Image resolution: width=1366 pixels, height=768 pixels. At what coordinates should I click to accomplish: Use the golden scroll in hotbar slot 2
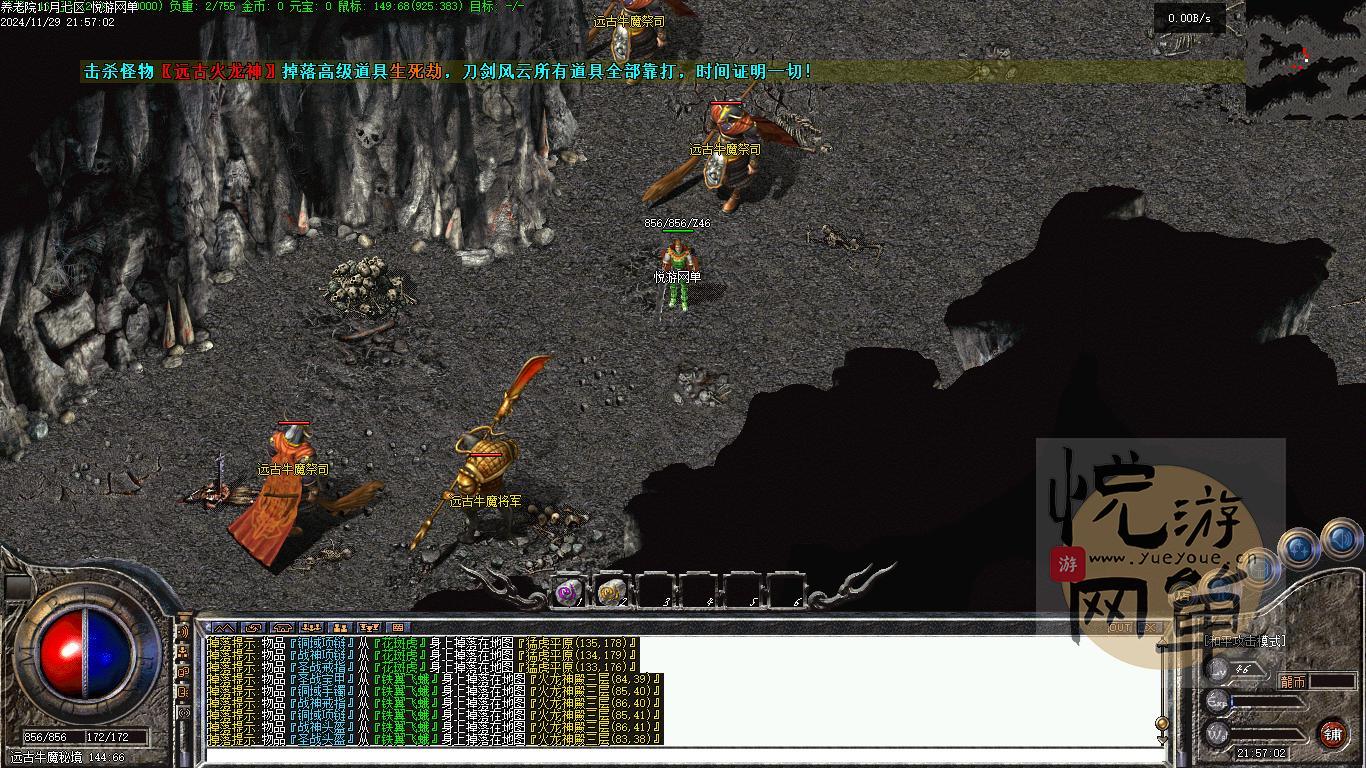tap(611, 592)
